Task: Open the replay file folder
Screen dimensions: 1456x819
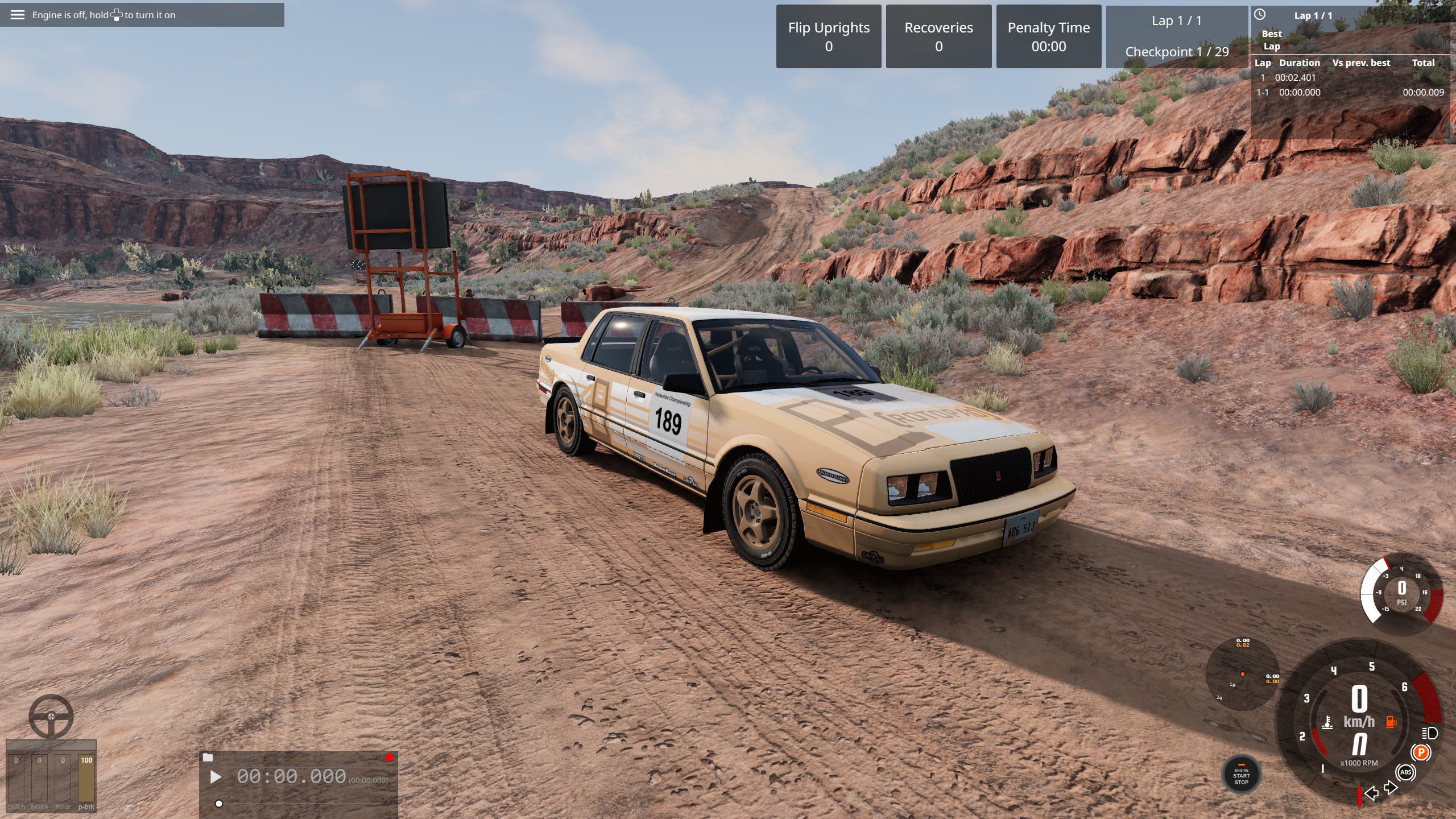Action: click(208, 758)
